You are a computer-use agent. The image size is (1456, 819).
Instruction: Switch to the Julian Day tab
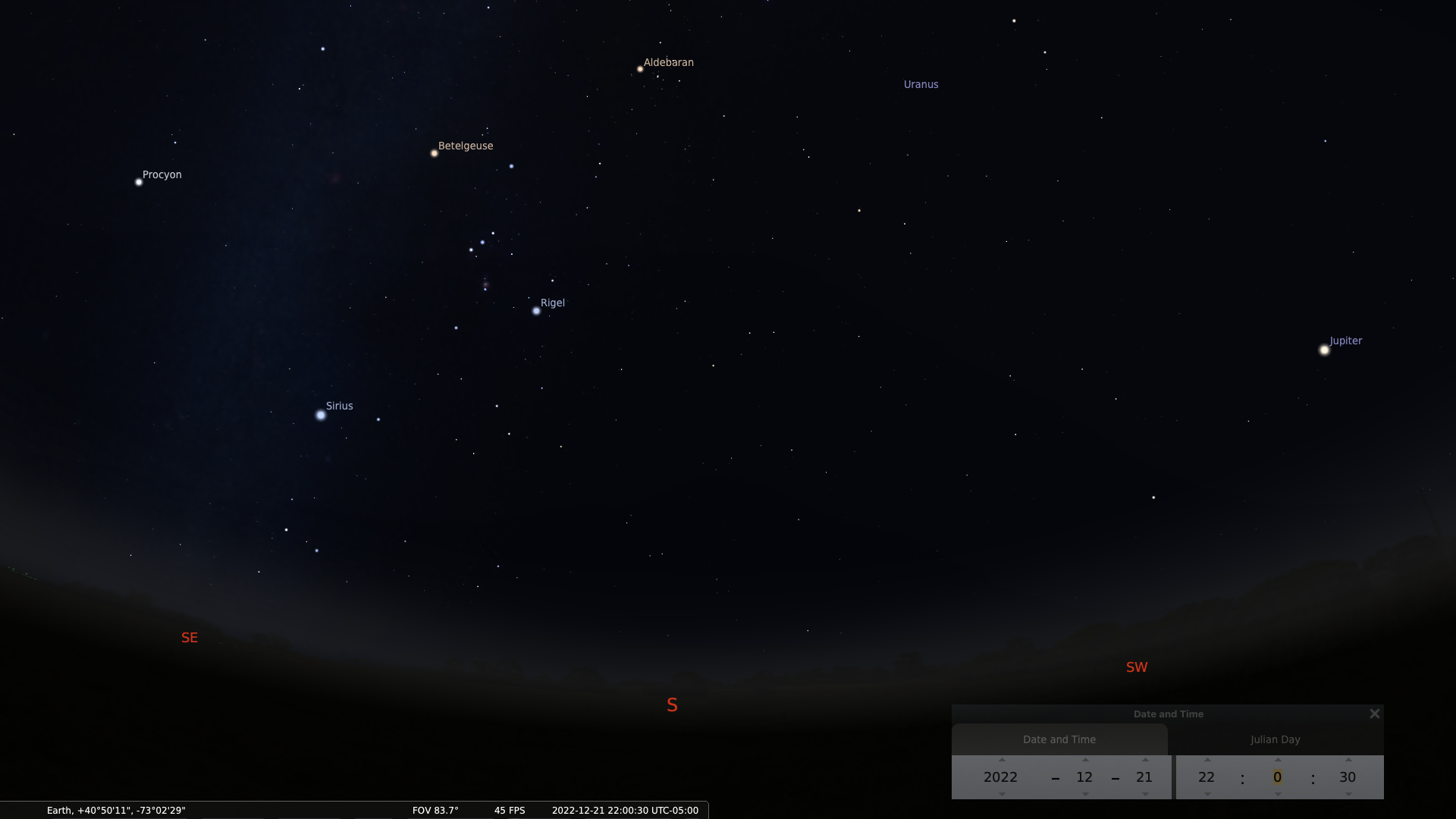(x=1275, y=739)
